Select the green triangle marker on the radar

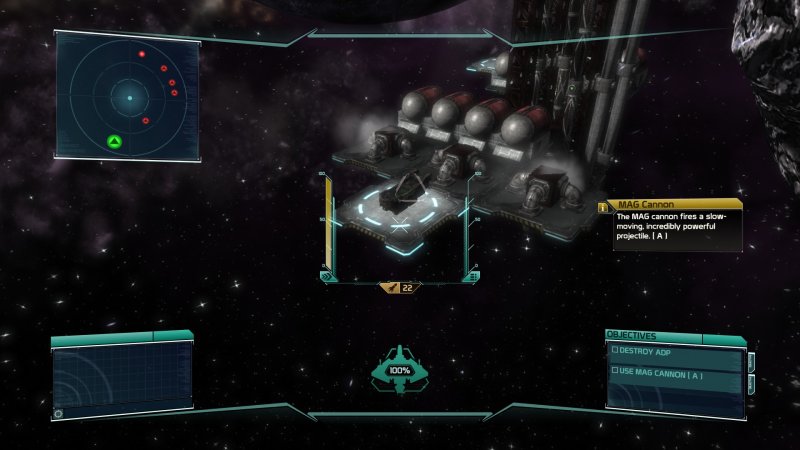pos(114,142)
